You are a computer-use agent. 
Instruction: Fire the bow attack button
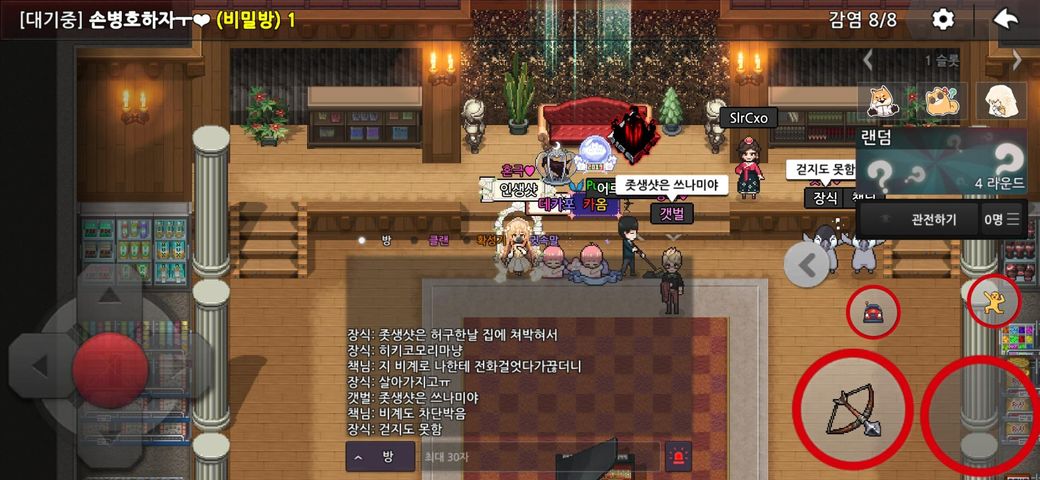[x=853, y=408]
